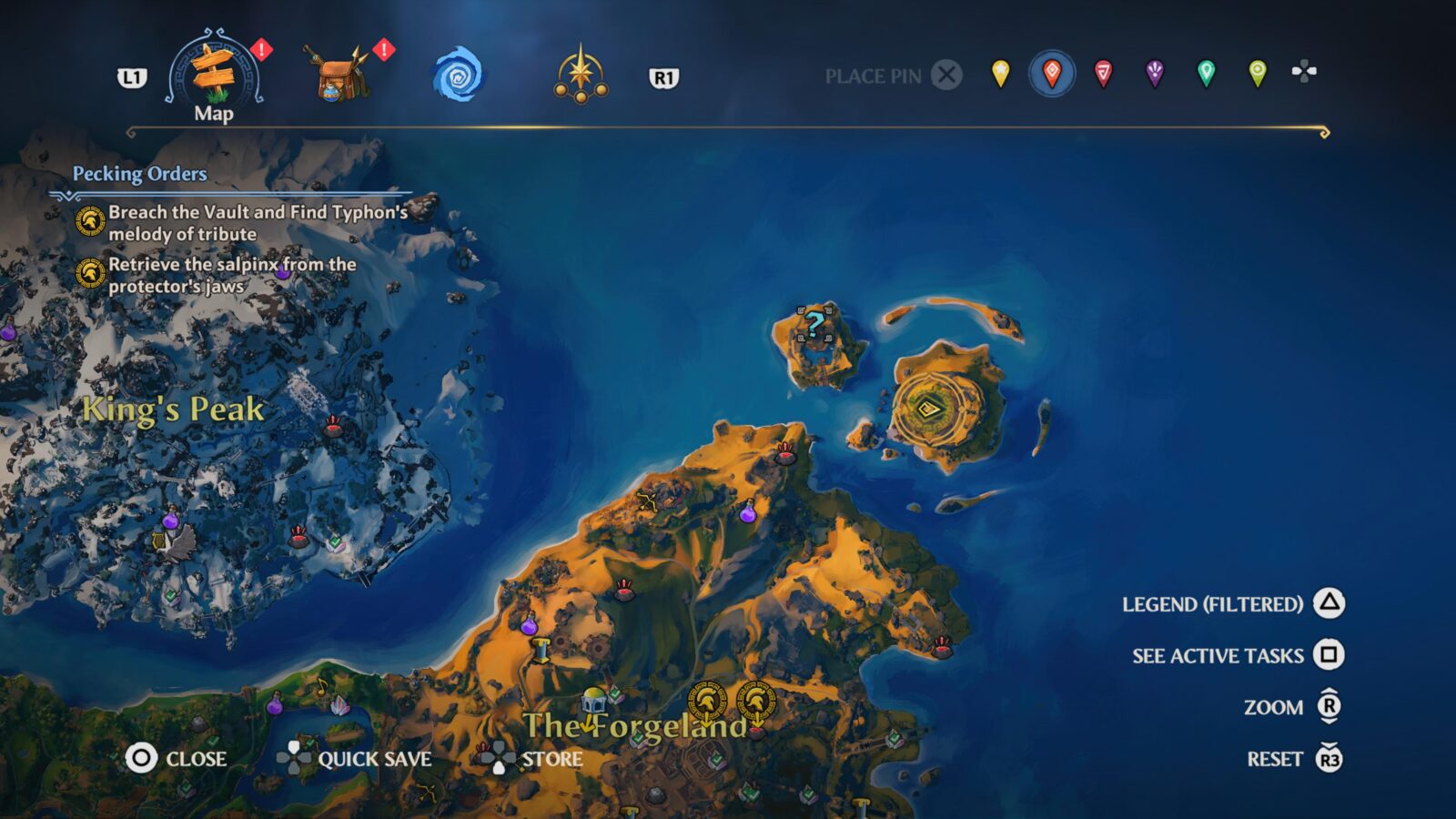The height and width of the screenshot is (819, 1456).
Task: Open the Map tab signpost icon
Action: 210,71
